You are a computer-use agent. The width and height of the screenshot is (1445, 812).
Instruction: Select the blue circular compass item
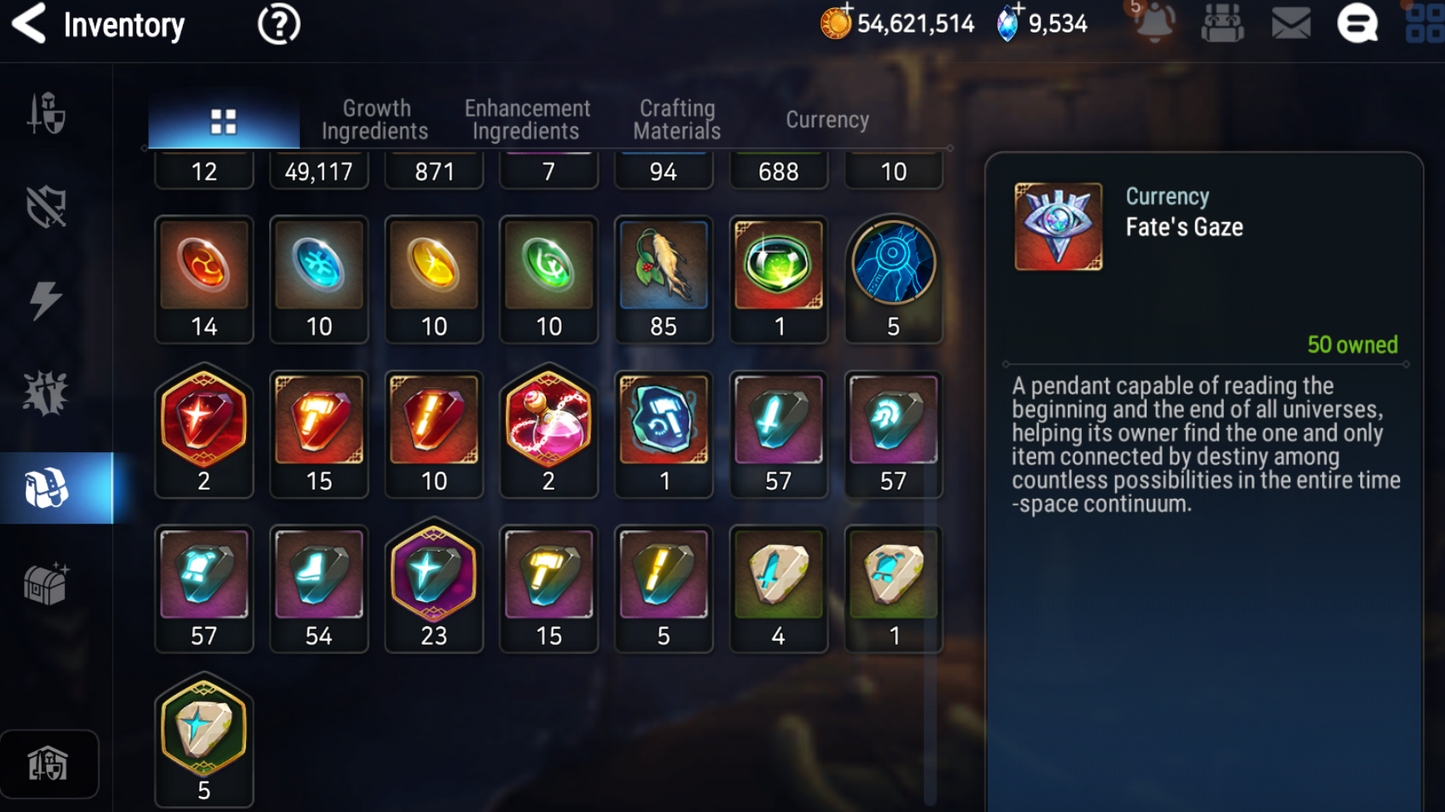click(893, 278)
